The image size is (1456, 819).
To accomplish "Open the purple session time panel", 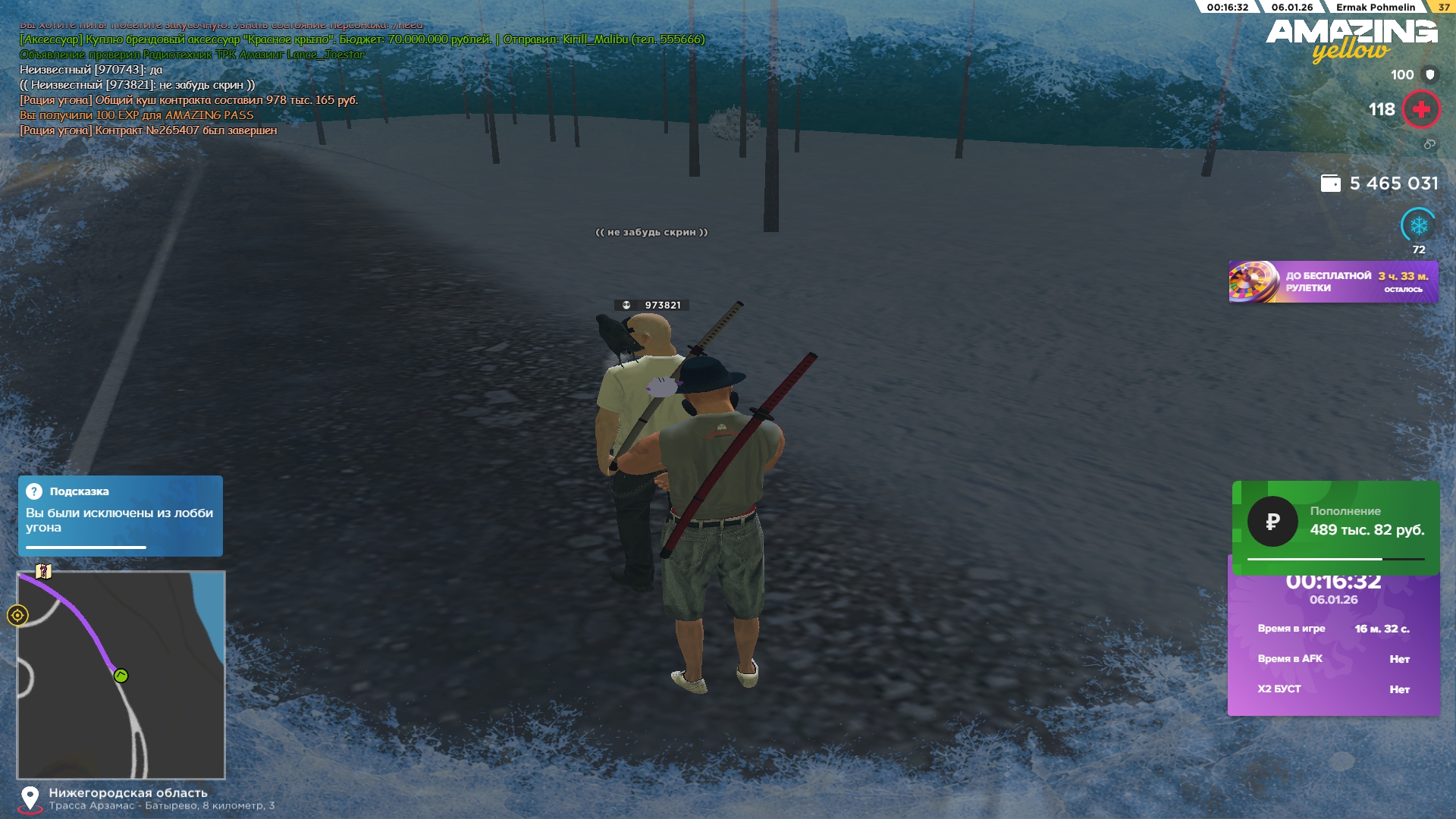I will (x=1333, y=645).
